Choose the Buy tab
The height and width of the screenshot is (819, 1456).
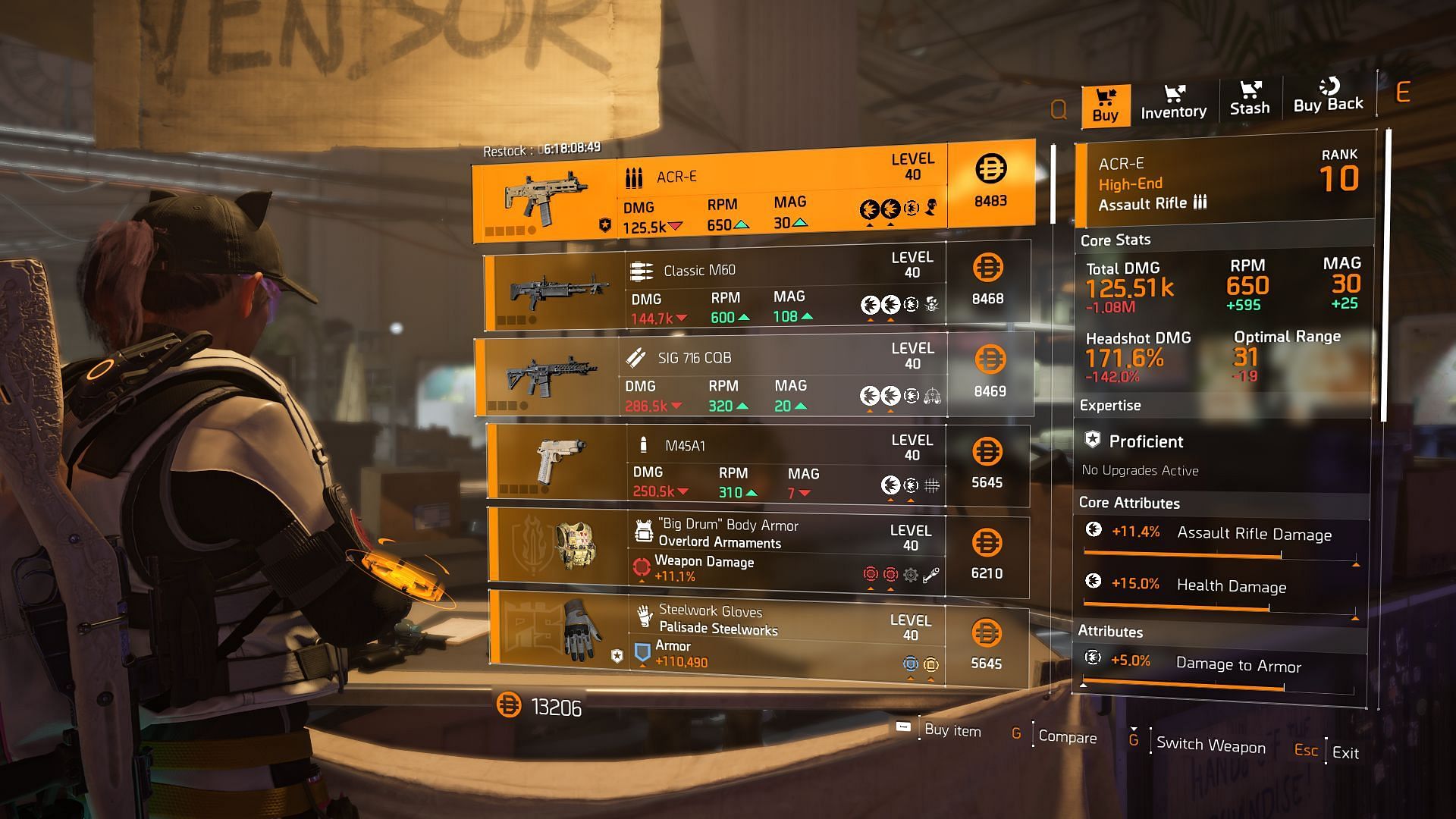[1105, 105]
